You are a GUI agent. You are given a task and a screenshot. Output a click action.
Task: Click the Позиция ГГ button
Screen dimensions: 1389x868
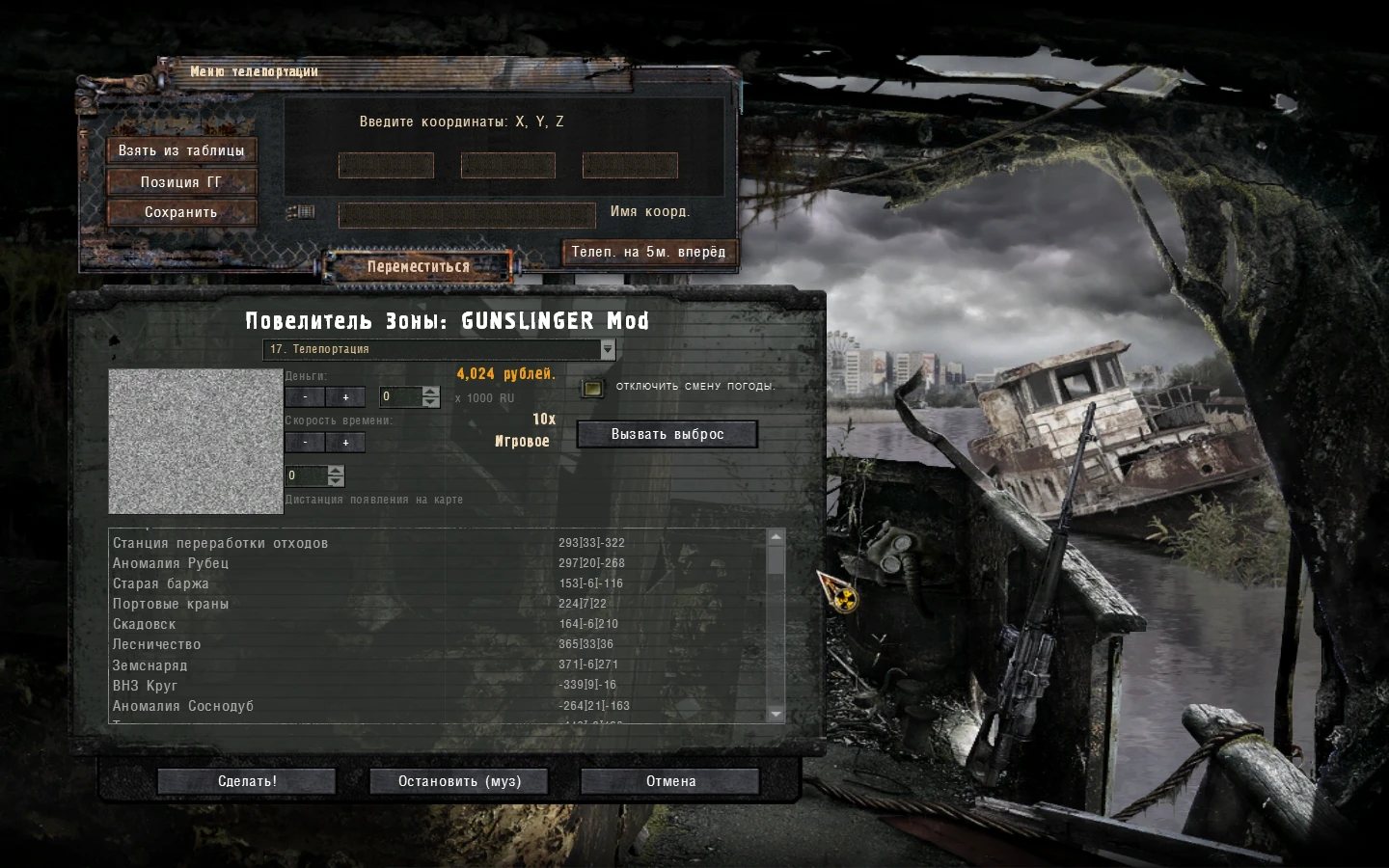(181, 181)
